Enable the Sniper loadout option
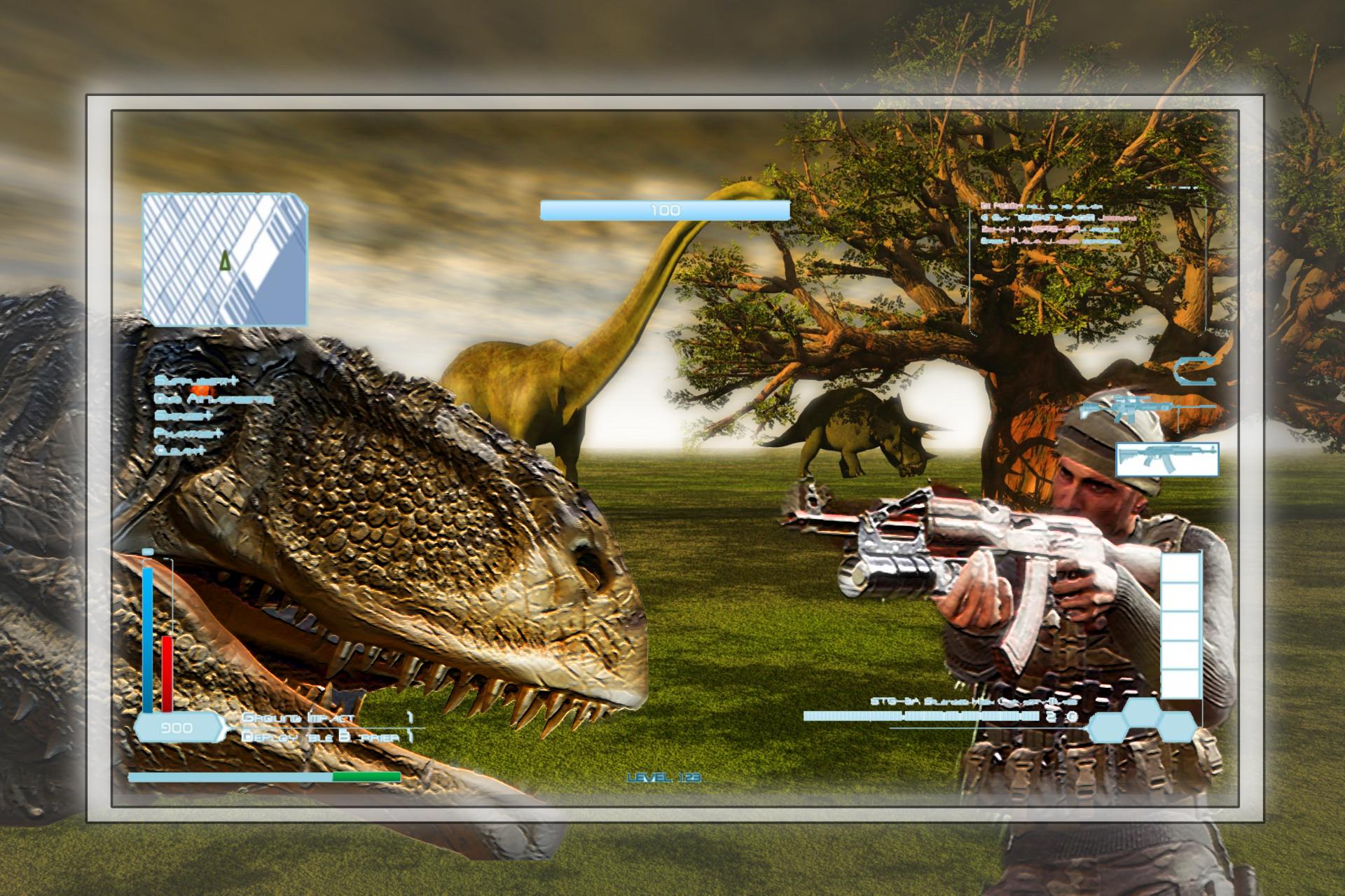Screen dimensions: 1345x896 coord(182,417)
